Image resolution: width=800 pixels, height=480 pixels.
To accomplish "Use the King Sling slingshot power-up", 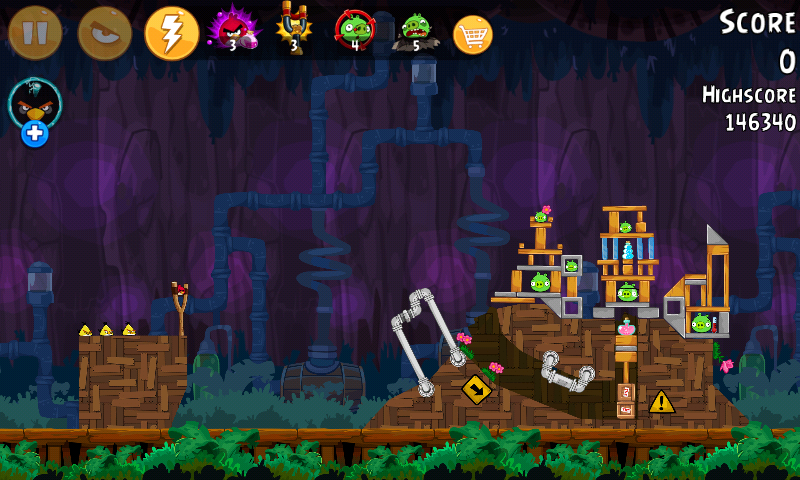I will point(293,30).
